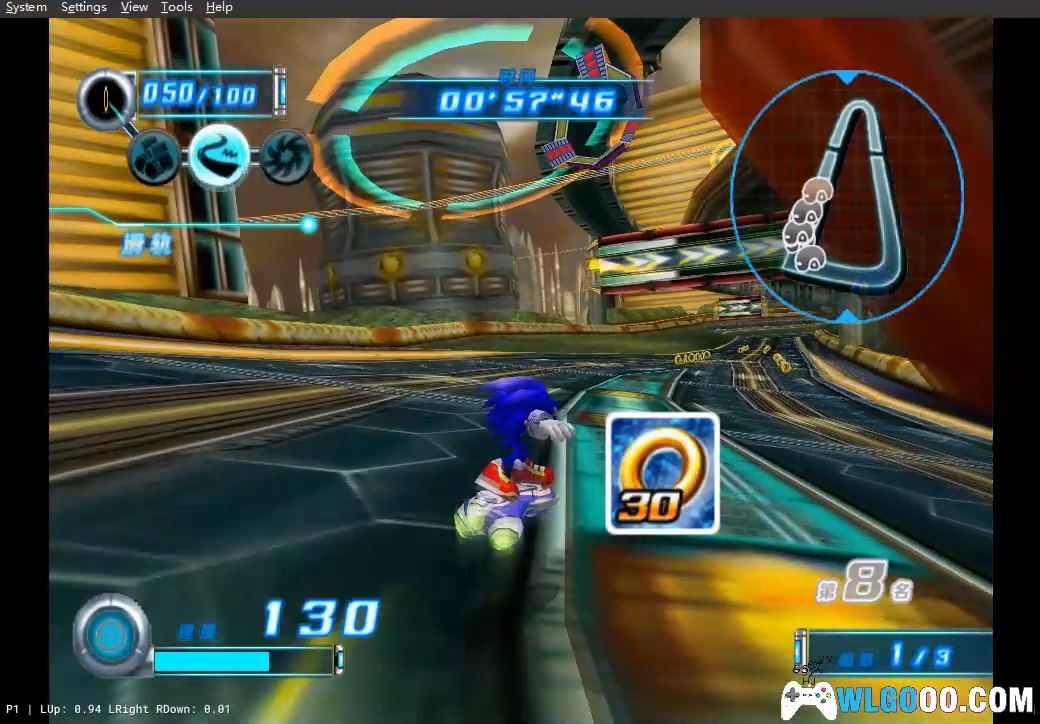This screenshot has width=1040, height=724.
Task: Click the ring counter icon
Action: (107, 97)
